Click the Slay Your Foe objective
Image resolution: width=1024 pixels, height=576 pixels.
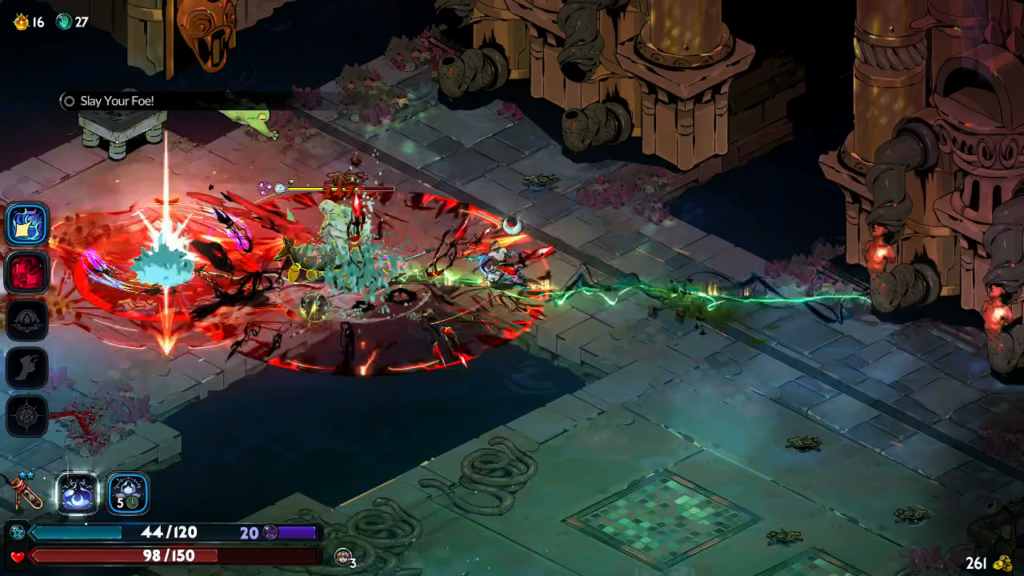pos(116,101)
